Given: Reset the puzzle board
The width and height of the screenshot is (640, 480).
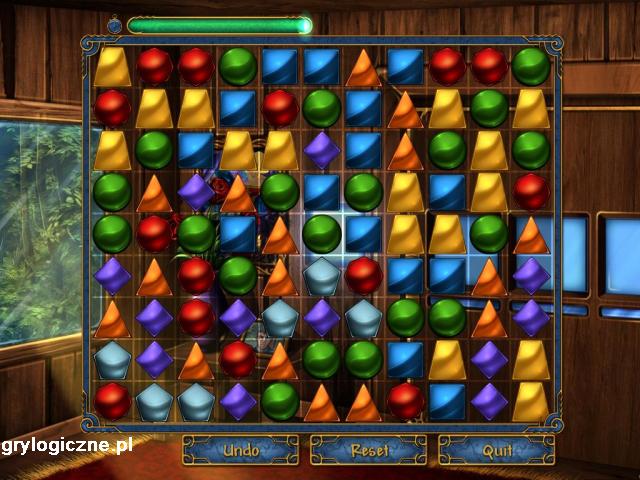Looking at the screenshot, I should click(x=368, y=450).
